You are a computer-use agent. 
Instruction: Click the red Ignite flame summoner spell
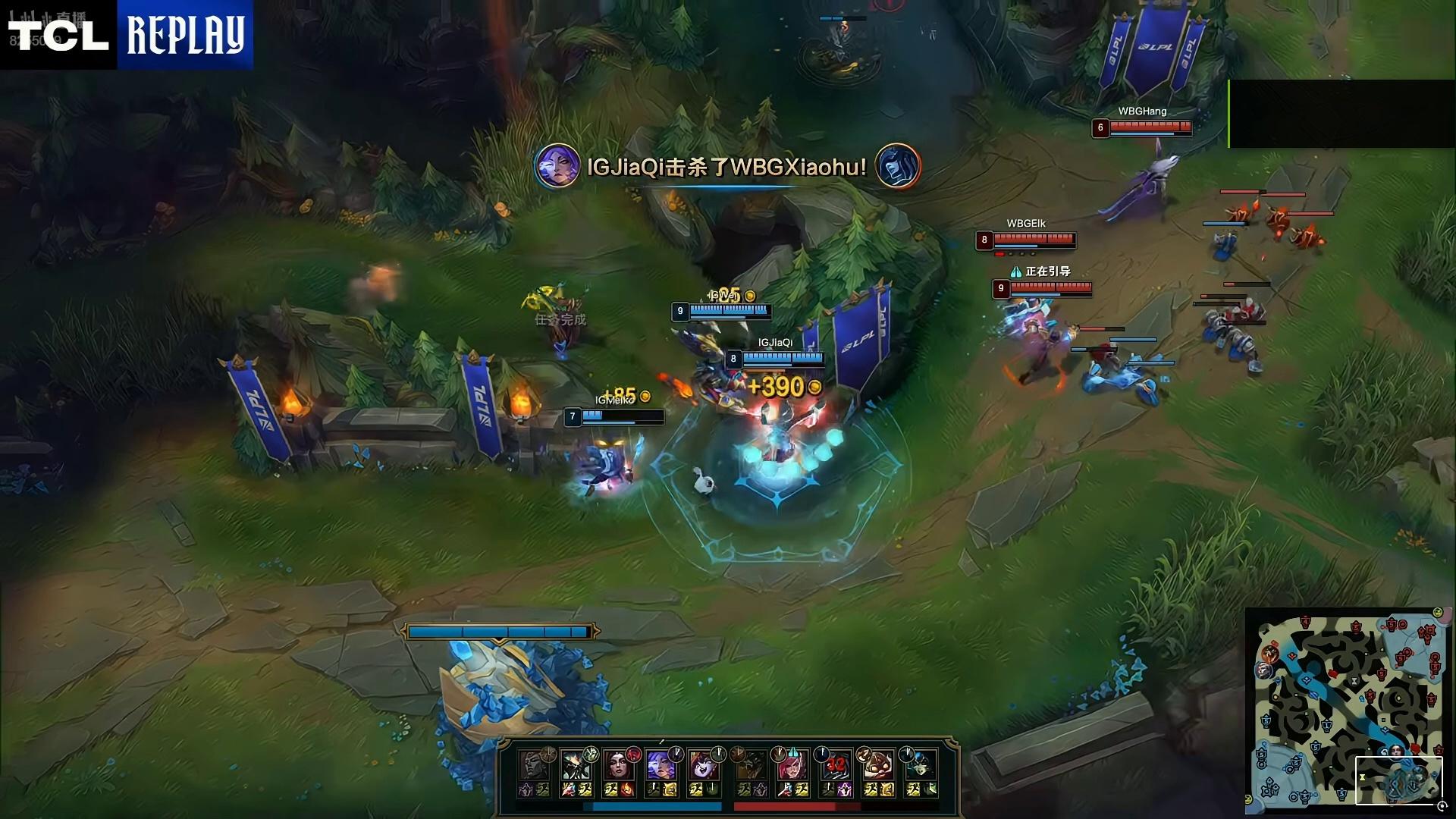tap(627, 790)
